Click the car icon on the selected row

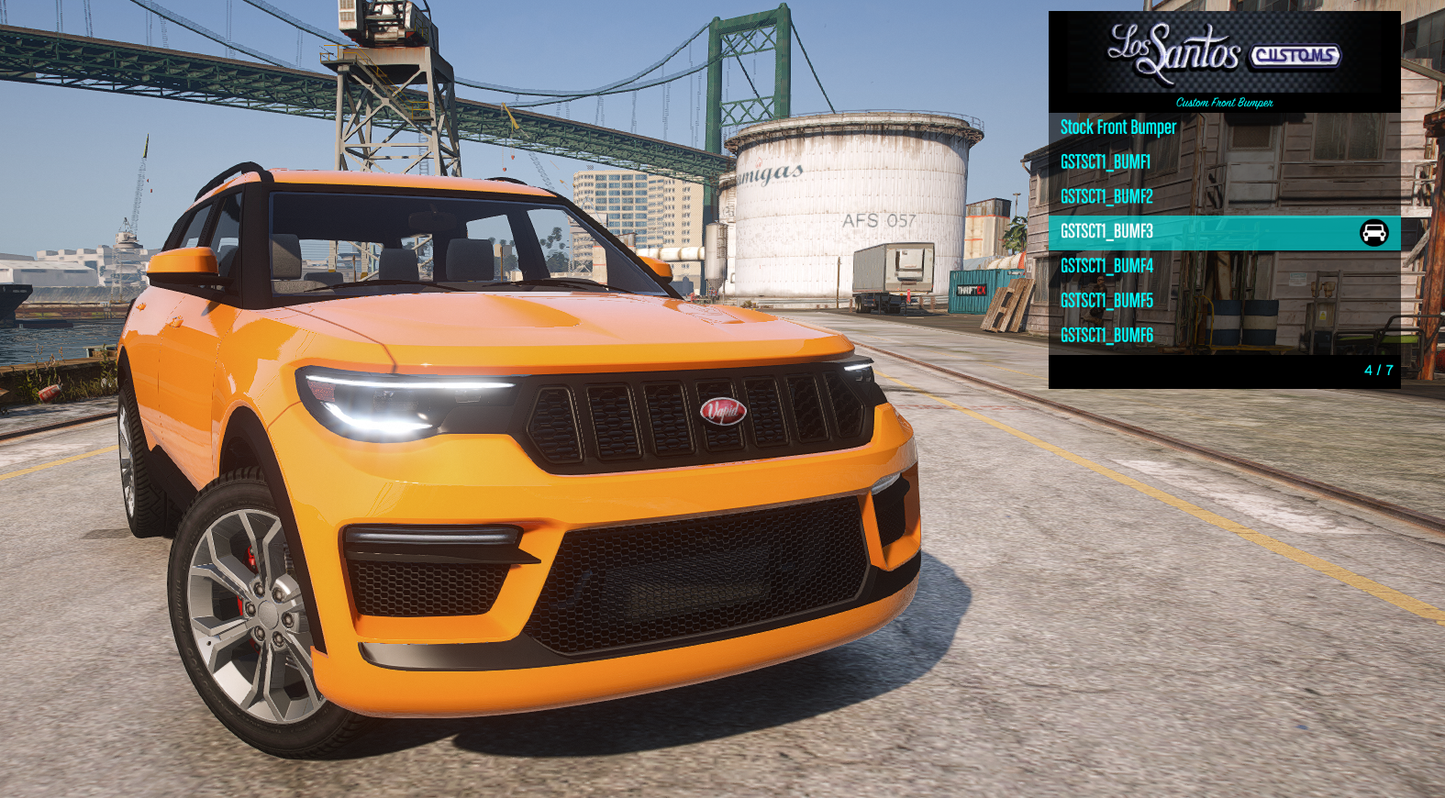click(x=1374, y=233)
